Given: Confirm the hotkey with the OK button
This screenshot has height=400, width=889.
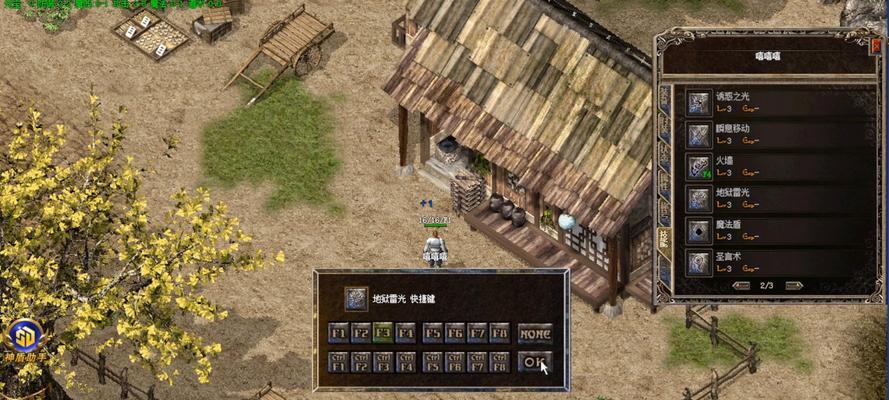Looking at the screenshot, I should 535,362.
